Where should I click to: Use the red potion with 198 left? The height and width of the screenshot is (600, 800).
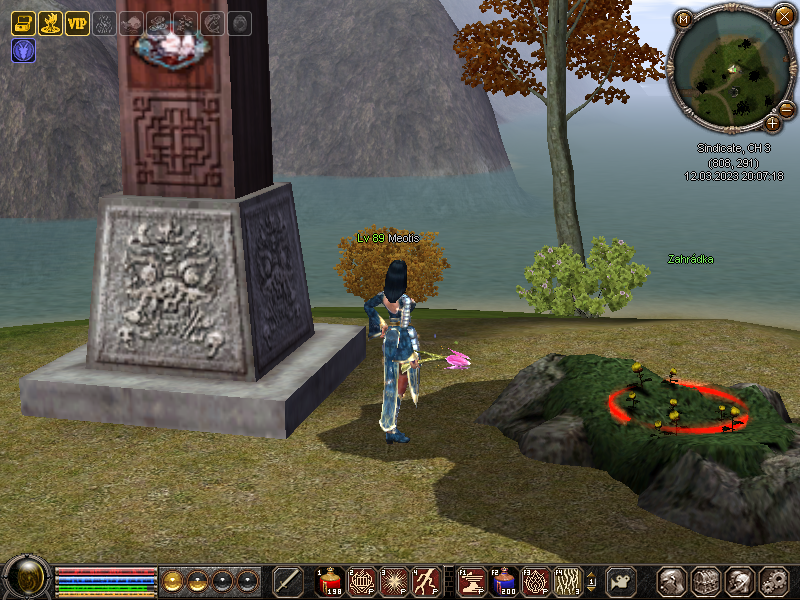331,581
